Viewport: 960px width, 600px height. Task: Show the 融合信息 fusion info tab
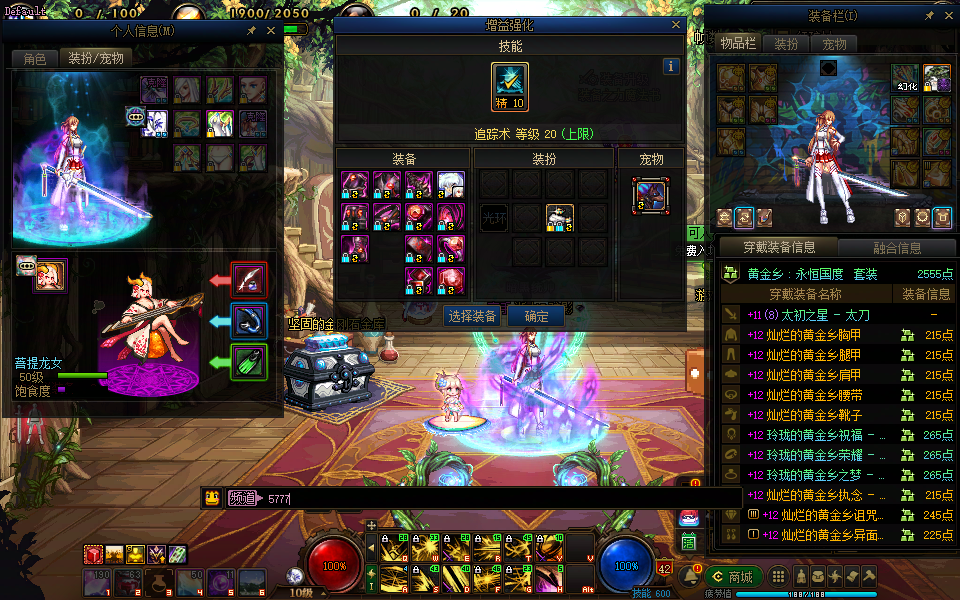[x=895, y=248]
